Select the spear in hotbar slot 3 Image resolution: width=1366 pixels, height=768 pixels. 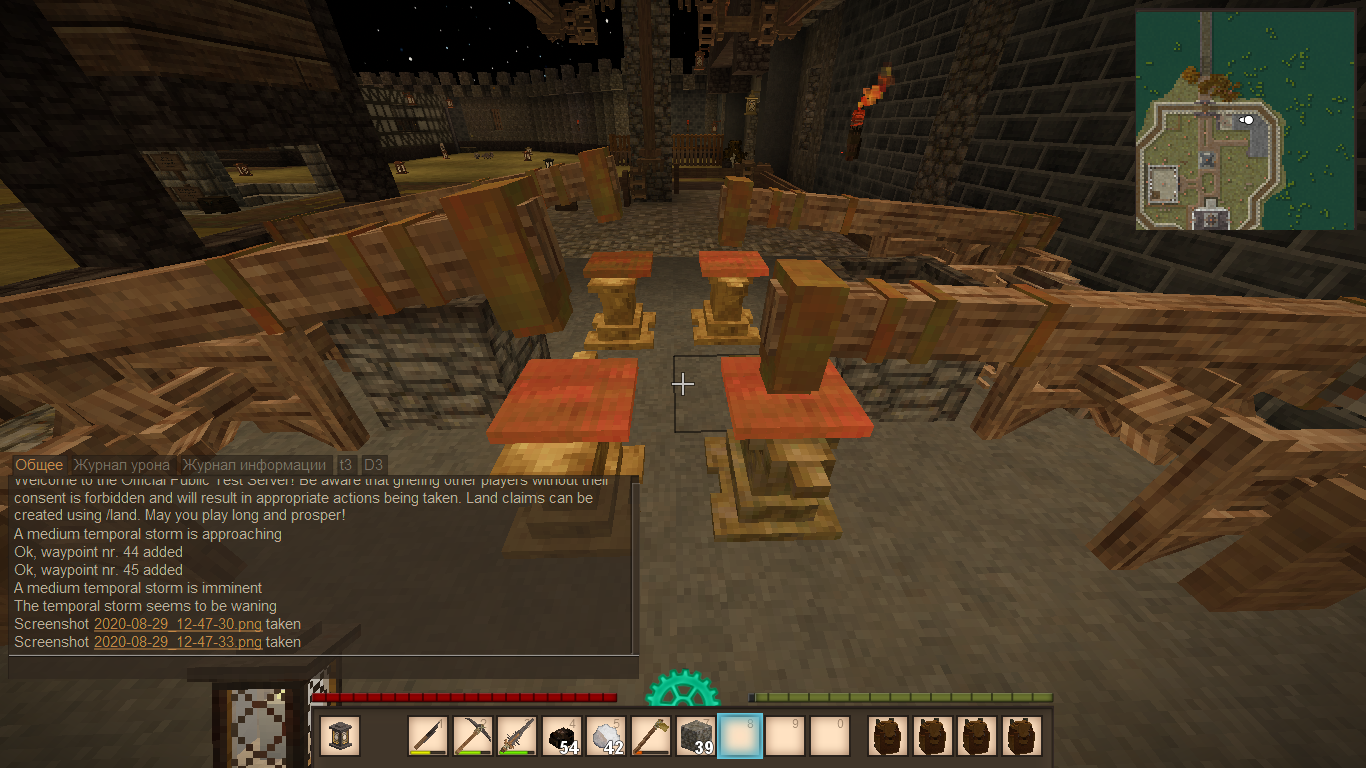517,737
